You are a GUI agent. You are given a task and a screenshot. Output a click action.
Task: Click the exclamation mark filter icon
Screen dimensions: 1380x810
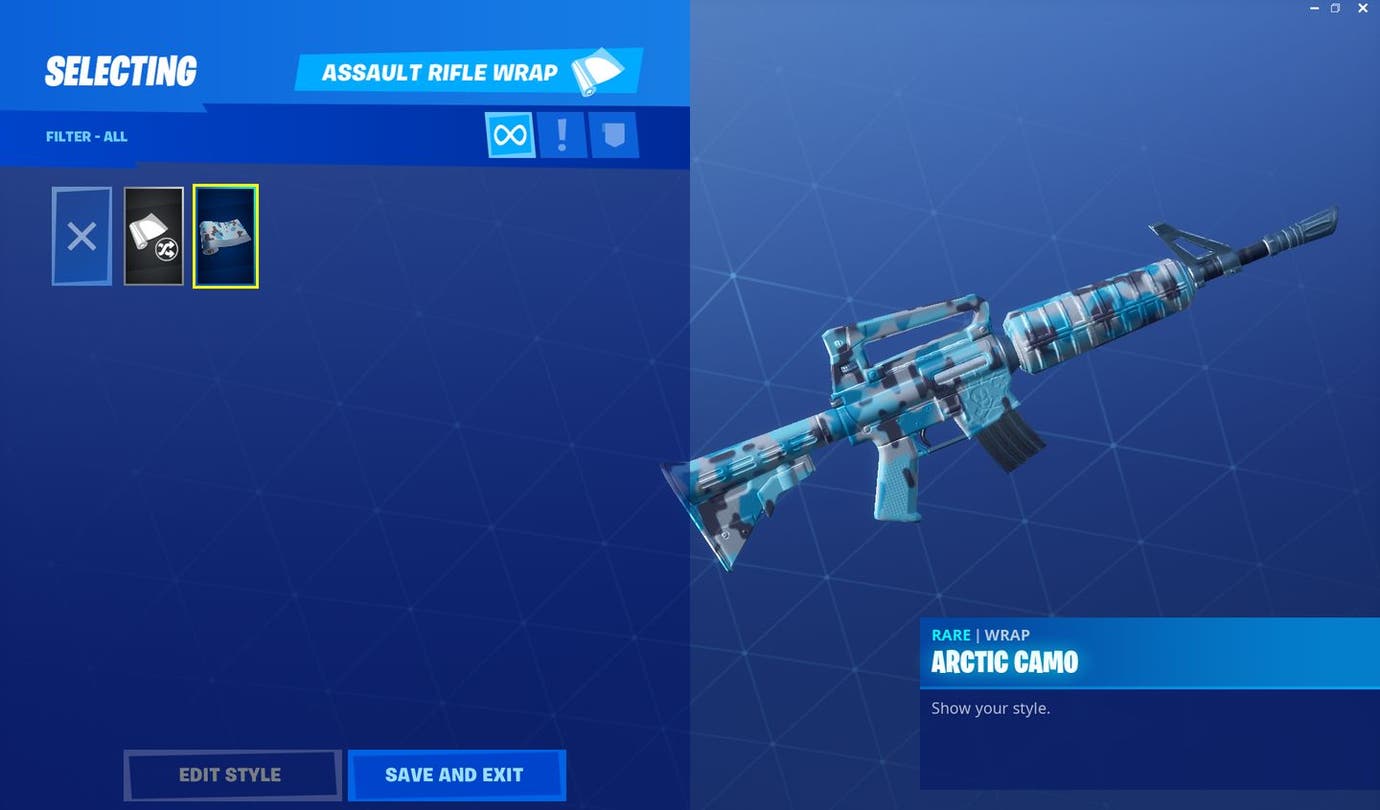click(562, 135)
